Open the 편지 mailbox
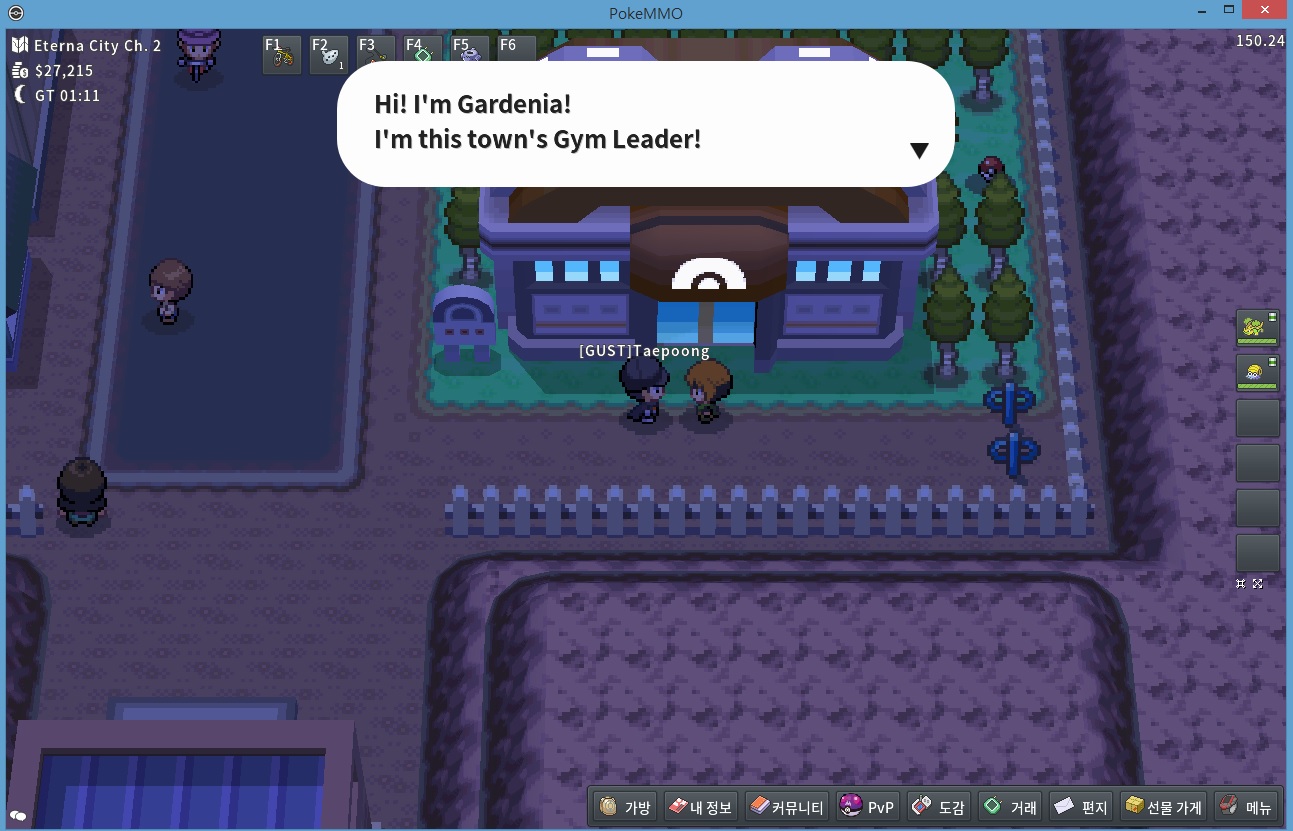The width and height of the screenshot is (1293, 831). pyautogui.click(x=1081, y=807)
